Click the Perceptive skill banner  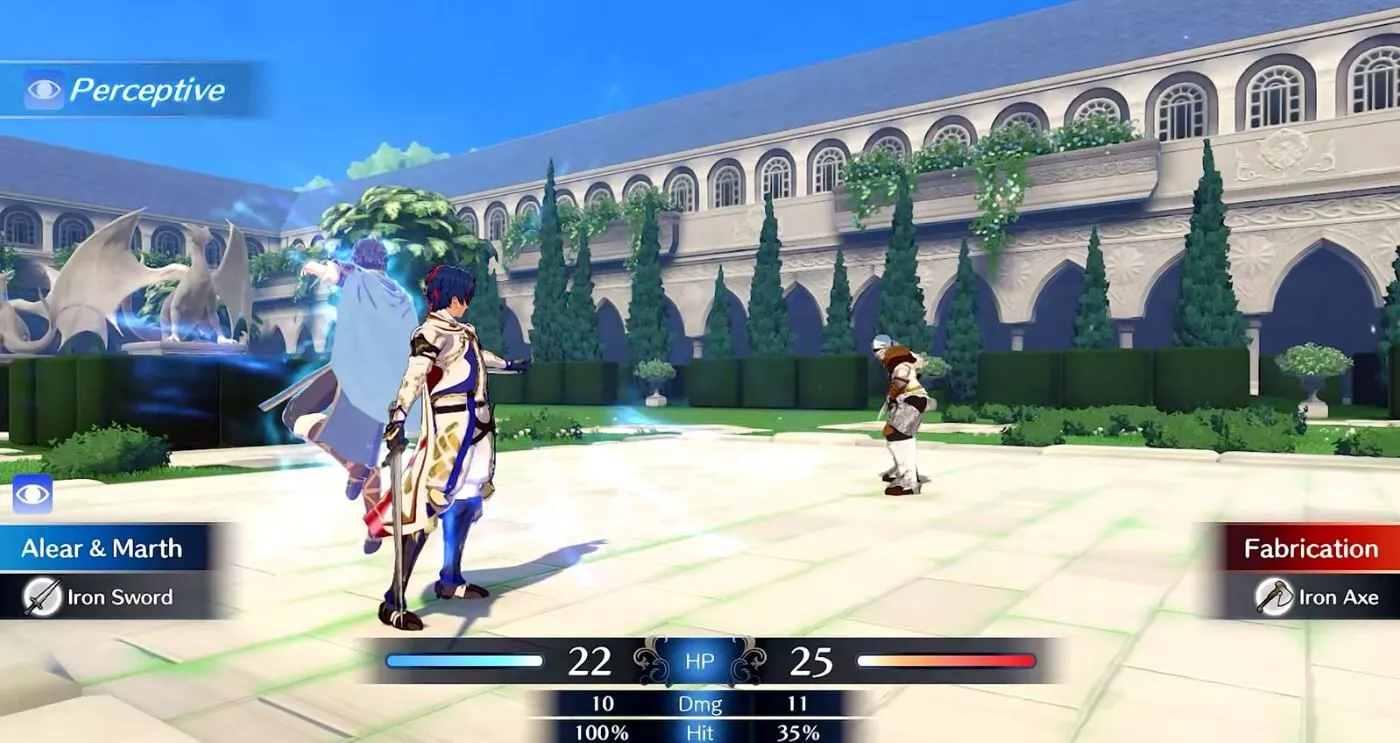click(x=130, y=90)
